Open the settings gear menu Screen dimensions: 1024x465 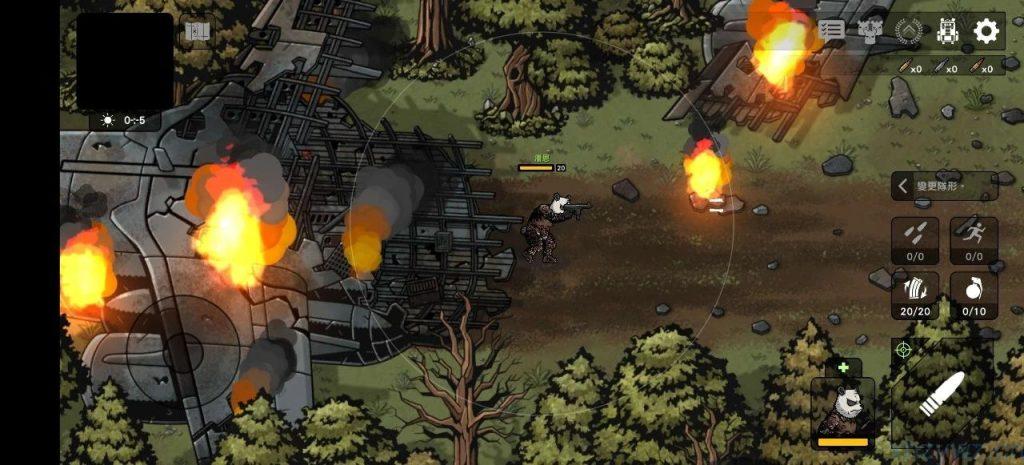[x=986, y=31]
